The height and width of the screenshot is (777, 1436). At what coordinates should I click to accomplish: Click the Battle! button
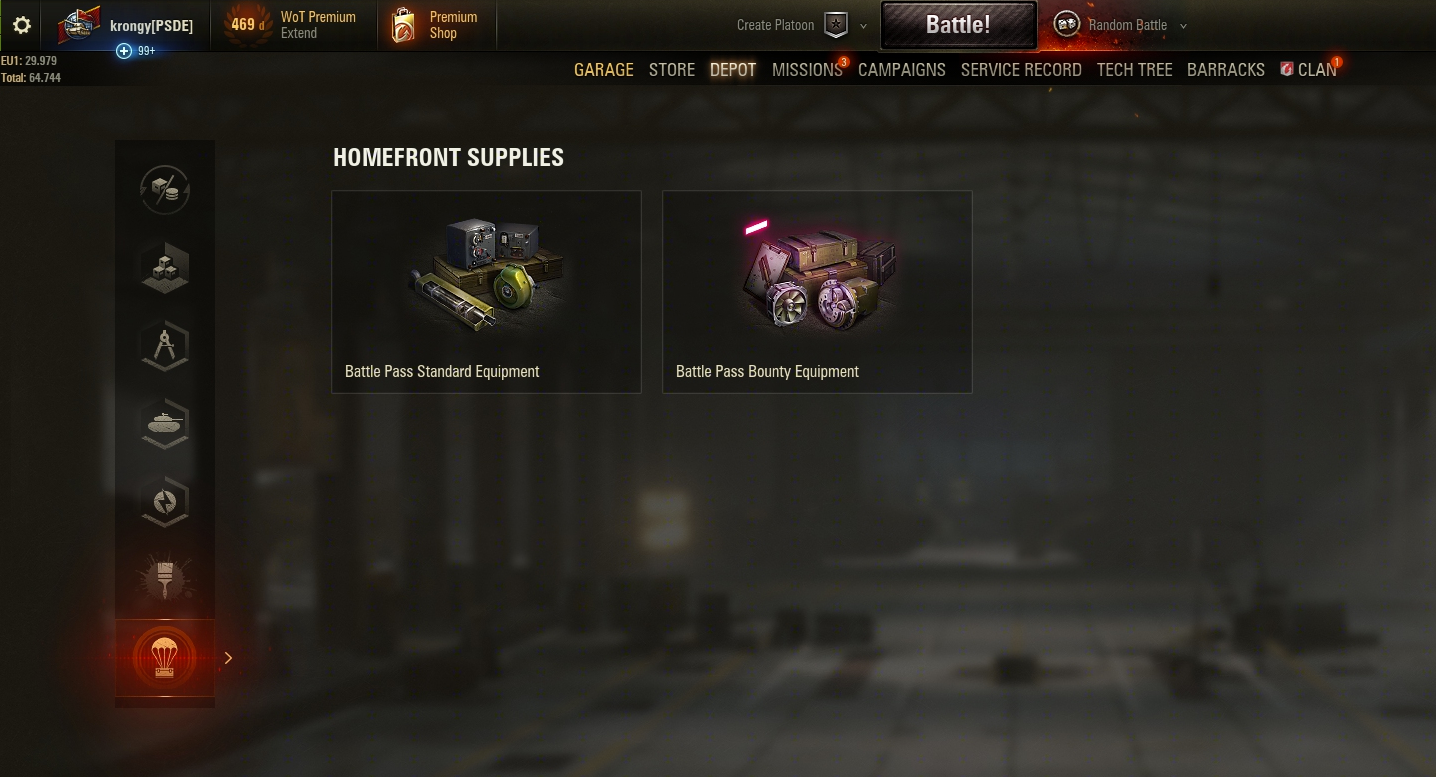coord(958,25)
